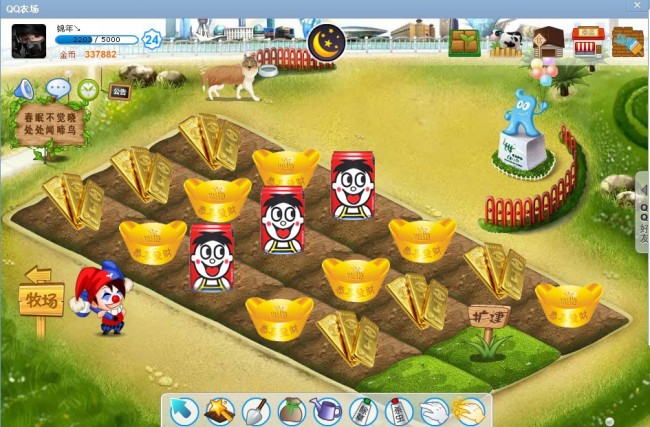Click the green clock sprout icon
650x427 pixels.
(89, 89)
